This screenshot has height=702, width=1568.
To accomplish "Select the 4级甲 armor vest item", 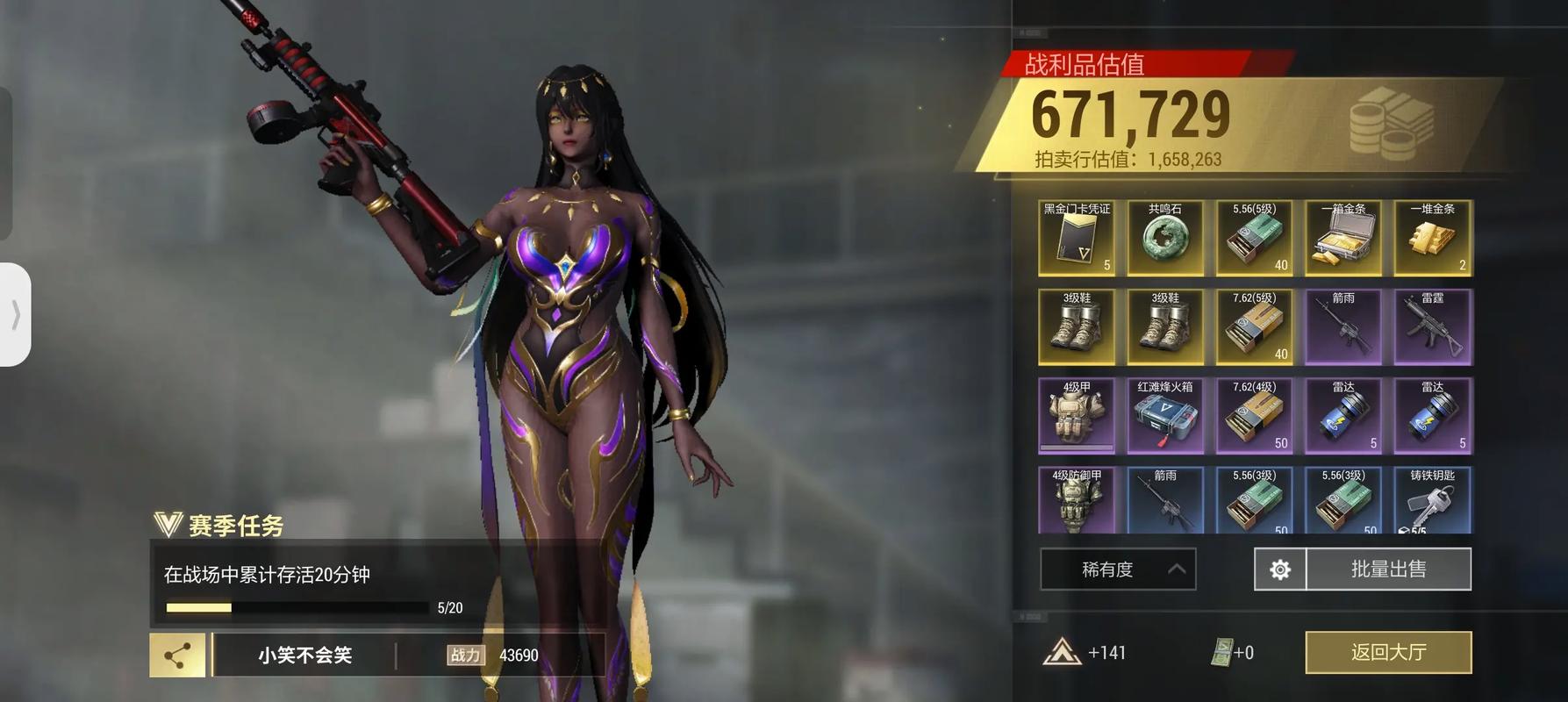I will (1077, 416).
